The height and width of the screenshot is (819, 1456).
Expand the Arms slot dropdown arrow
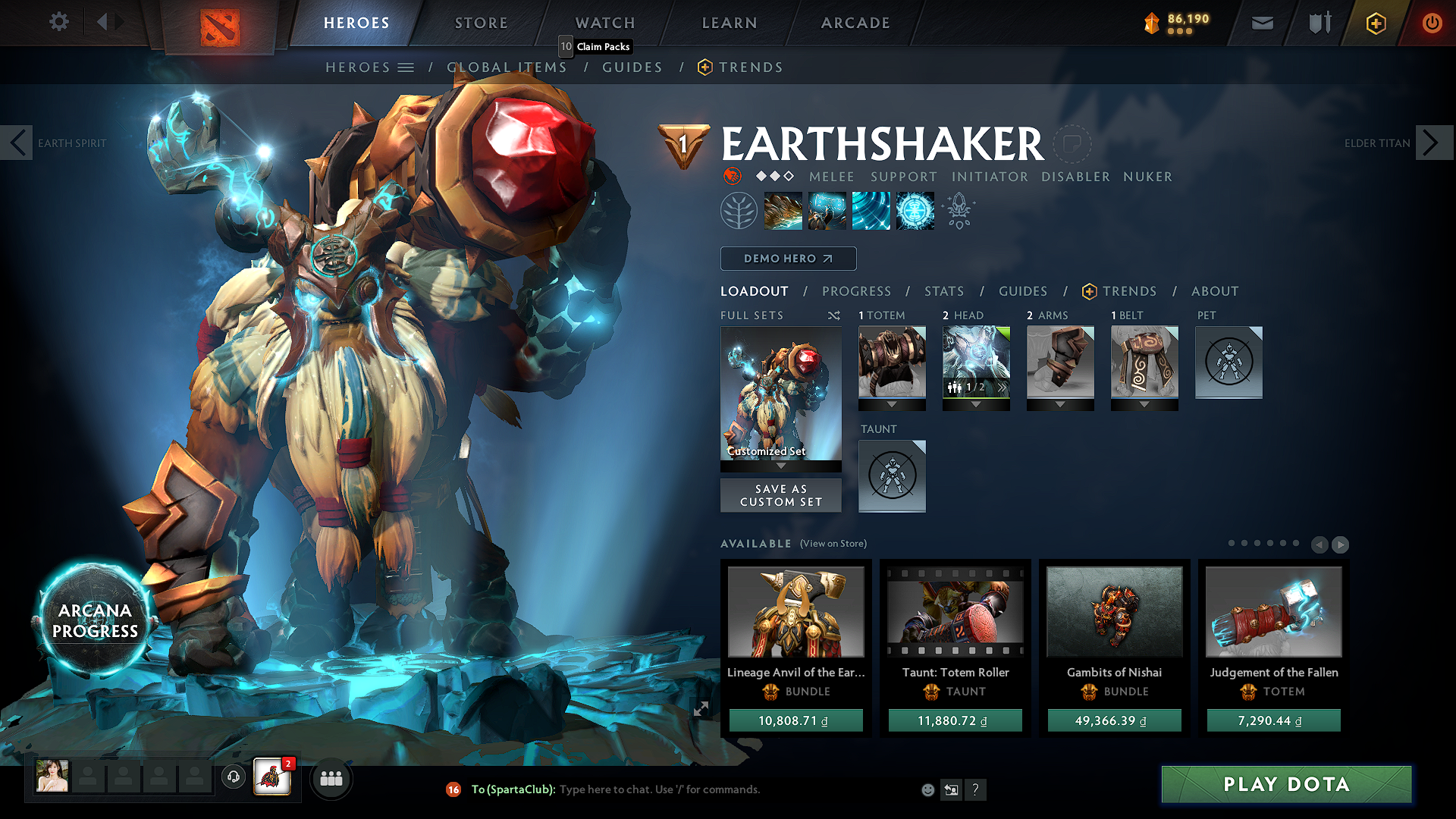tap(1060, 404)
